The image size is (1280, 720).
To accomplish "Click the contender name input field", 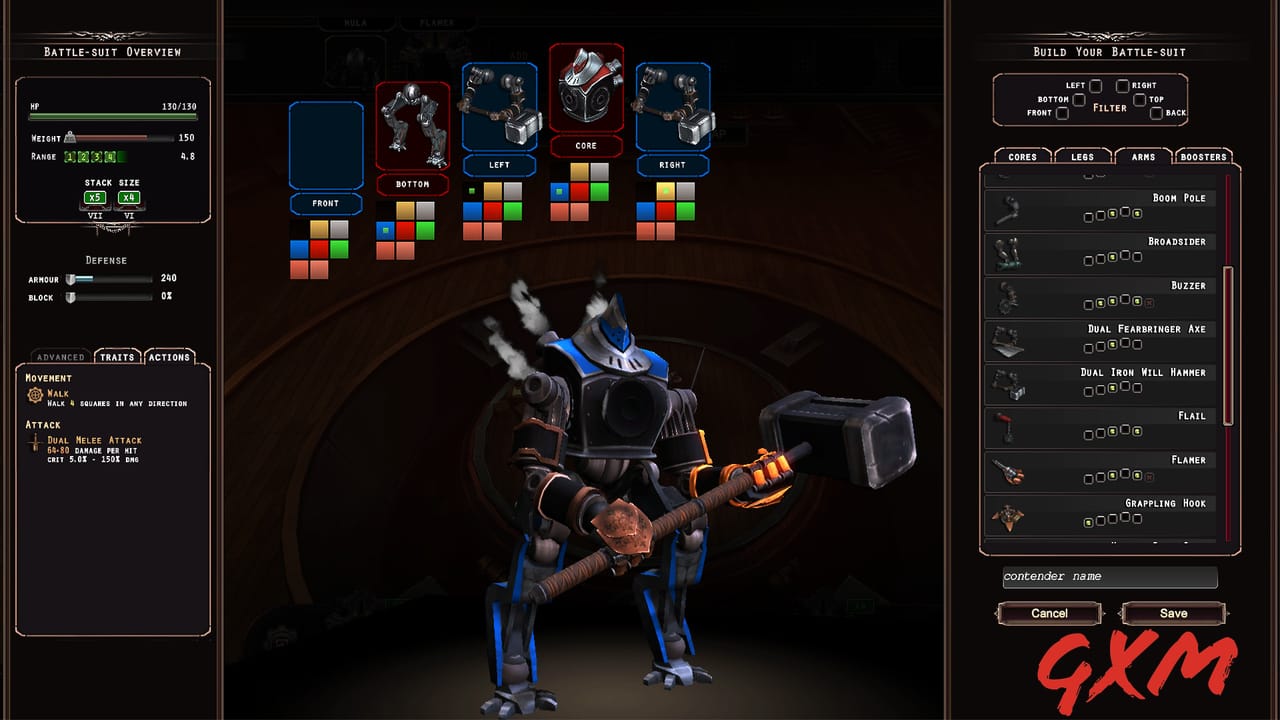I will (x=1108, y=577).
